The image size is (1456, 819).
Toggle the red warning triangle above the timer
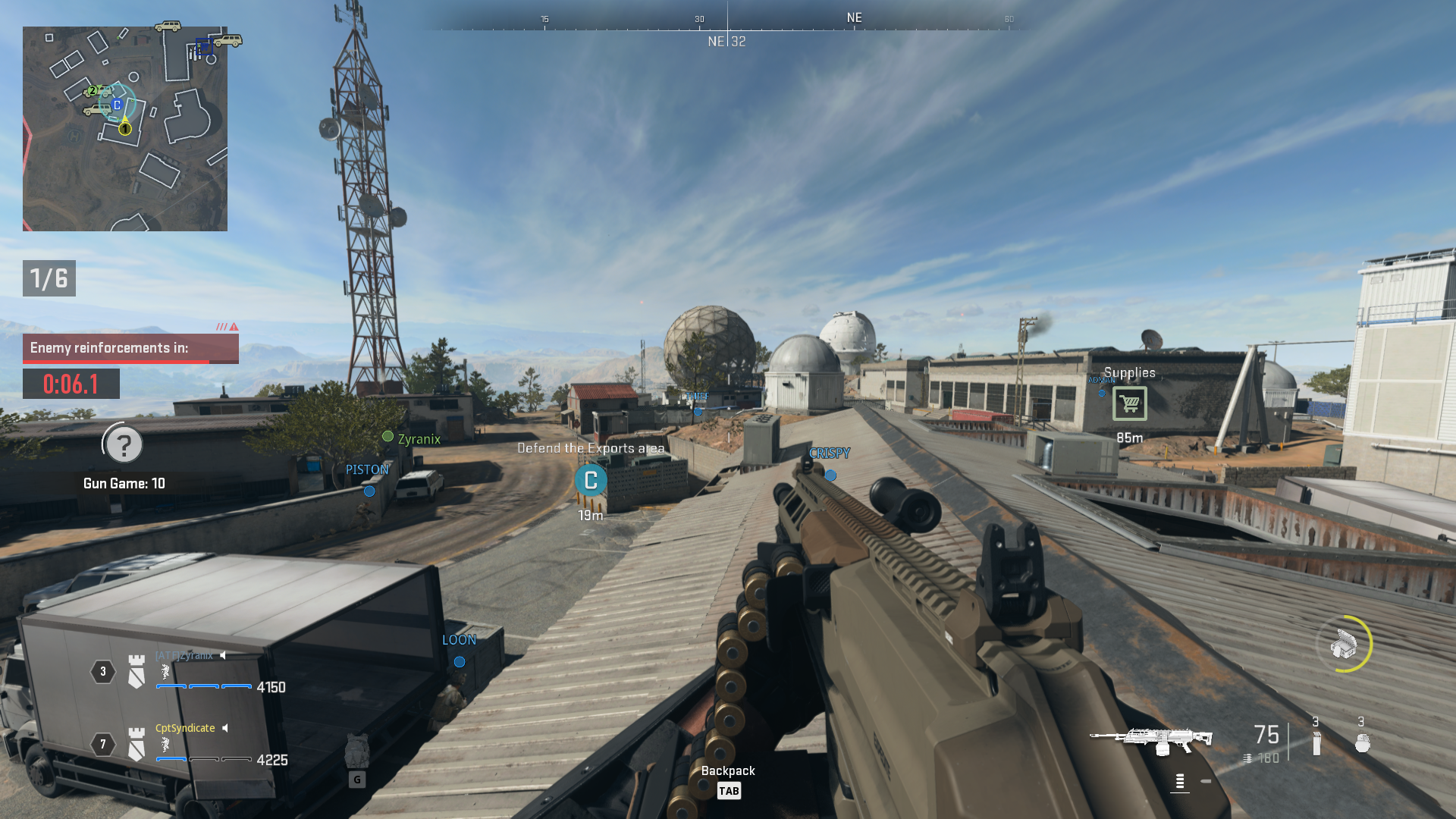[x=234, y=328]
